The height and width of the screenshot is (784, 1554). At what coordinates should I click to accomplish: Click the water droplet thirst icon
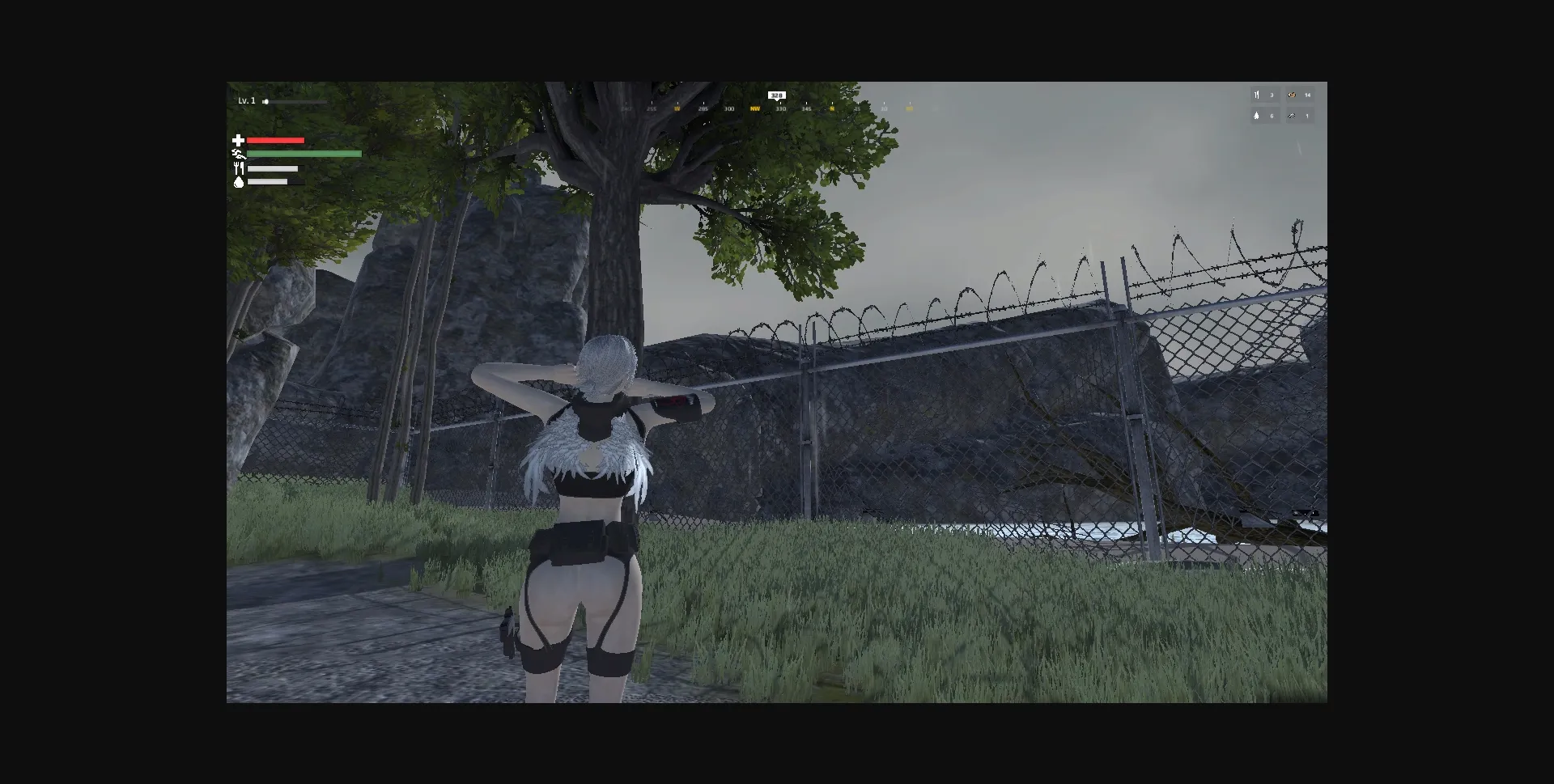[x=238, y=180]
